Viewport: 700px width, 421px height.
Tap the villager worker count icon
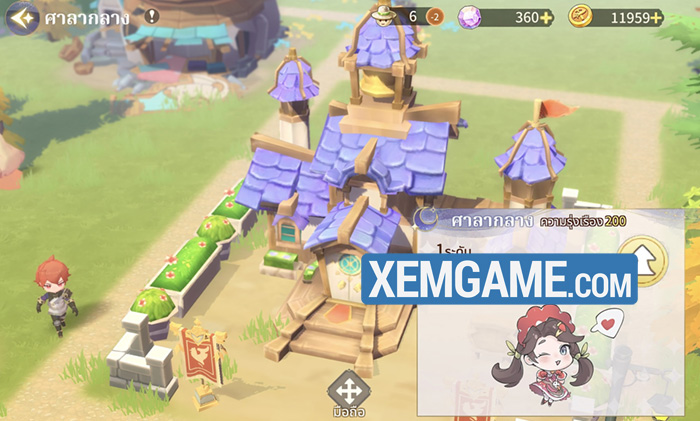click(384, 15)
